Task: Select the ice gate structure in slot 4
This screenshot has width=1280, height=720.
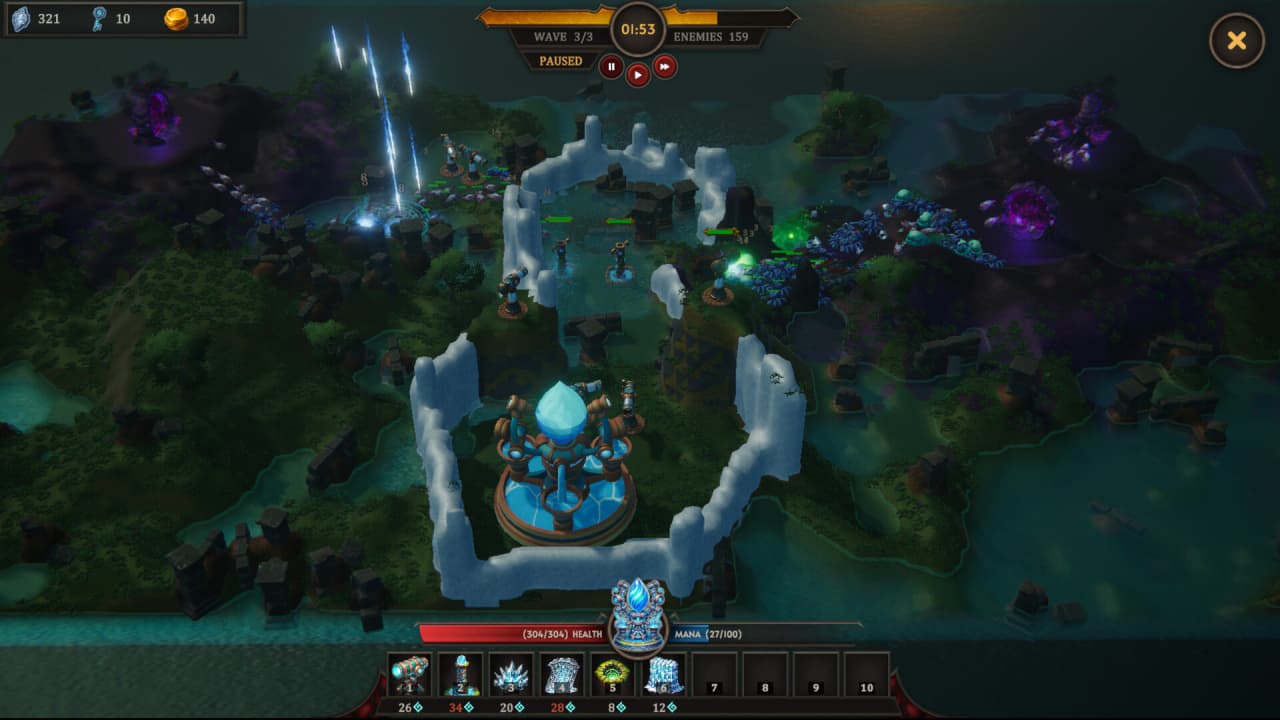Action: (562, 674)
